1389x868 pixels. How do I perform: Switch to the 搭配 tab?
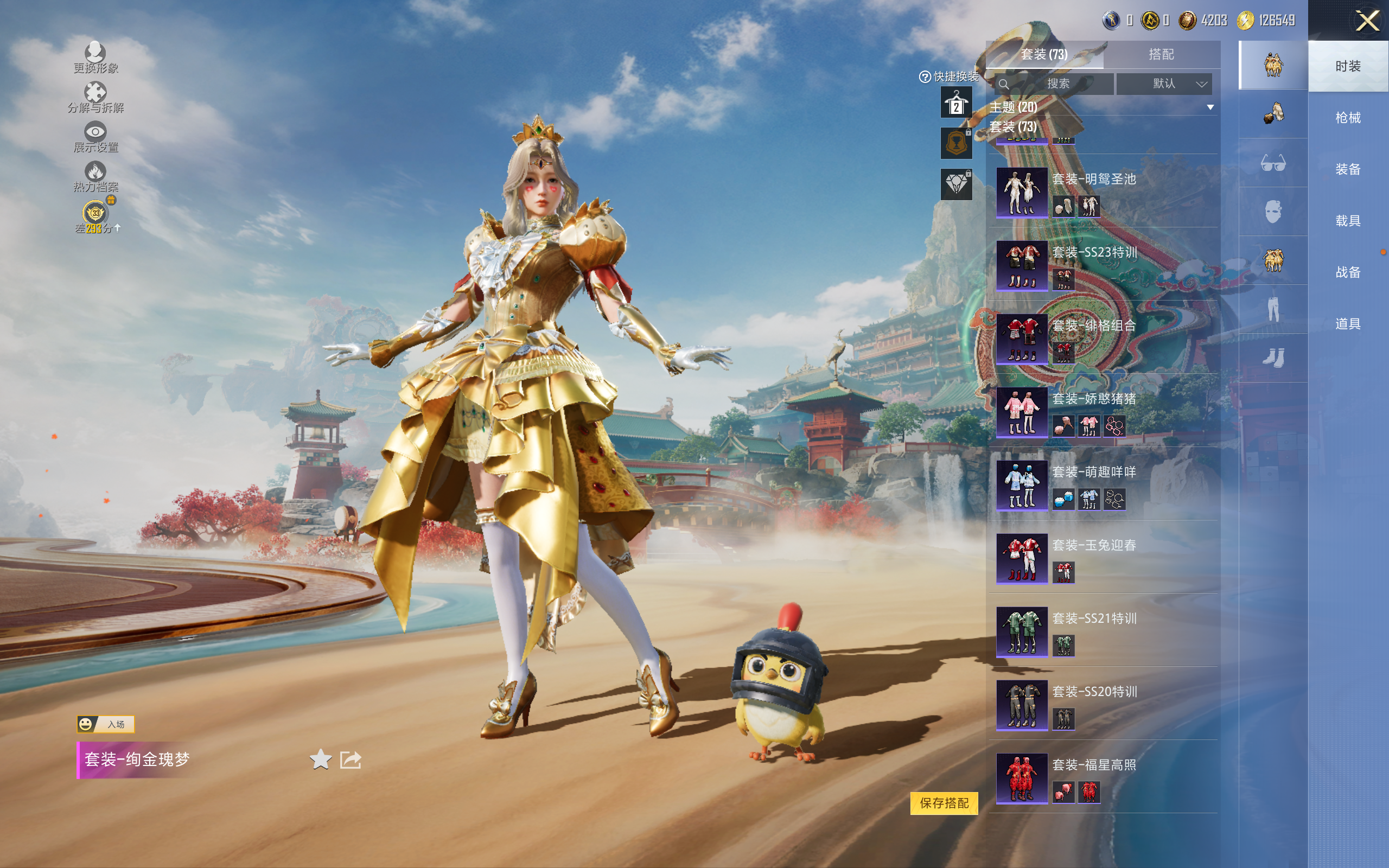click(1161, 55)
